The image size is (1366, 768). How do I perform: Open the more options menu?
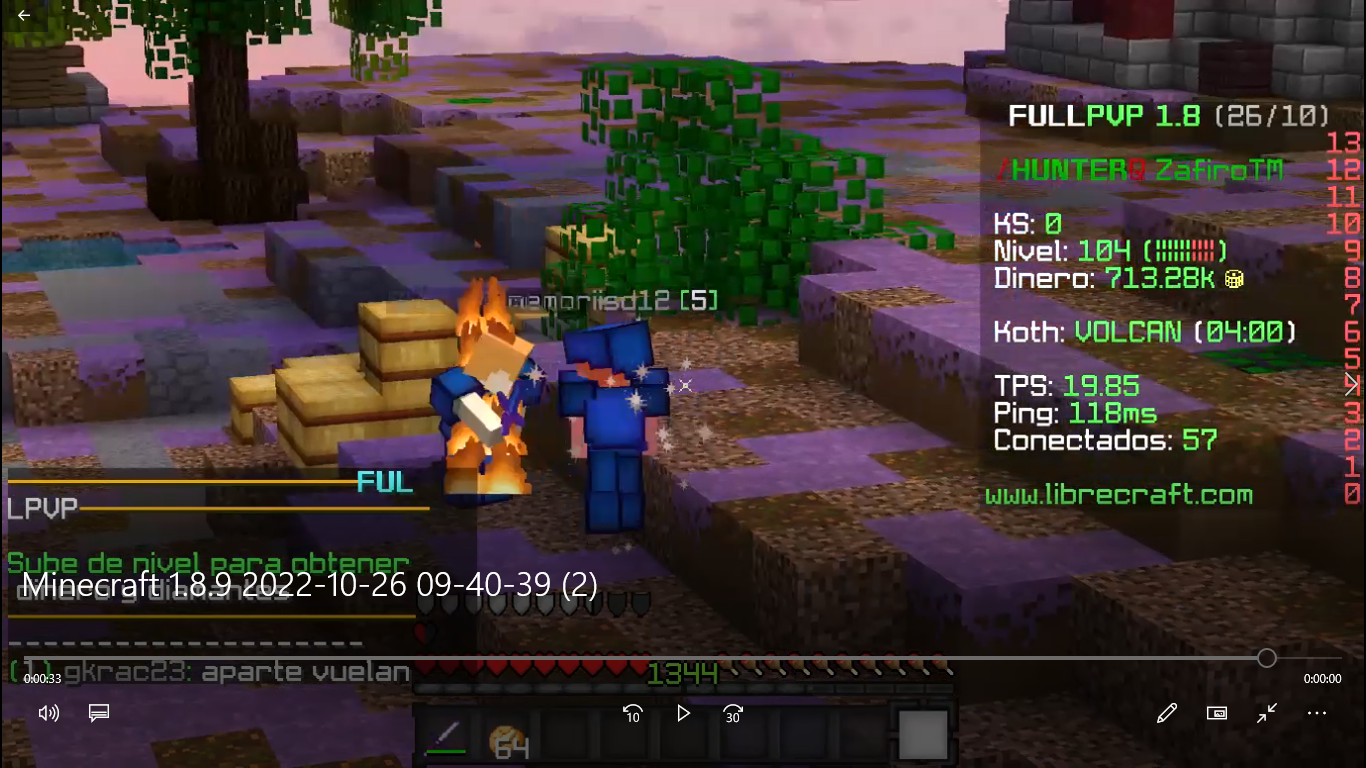[1317, 713]
